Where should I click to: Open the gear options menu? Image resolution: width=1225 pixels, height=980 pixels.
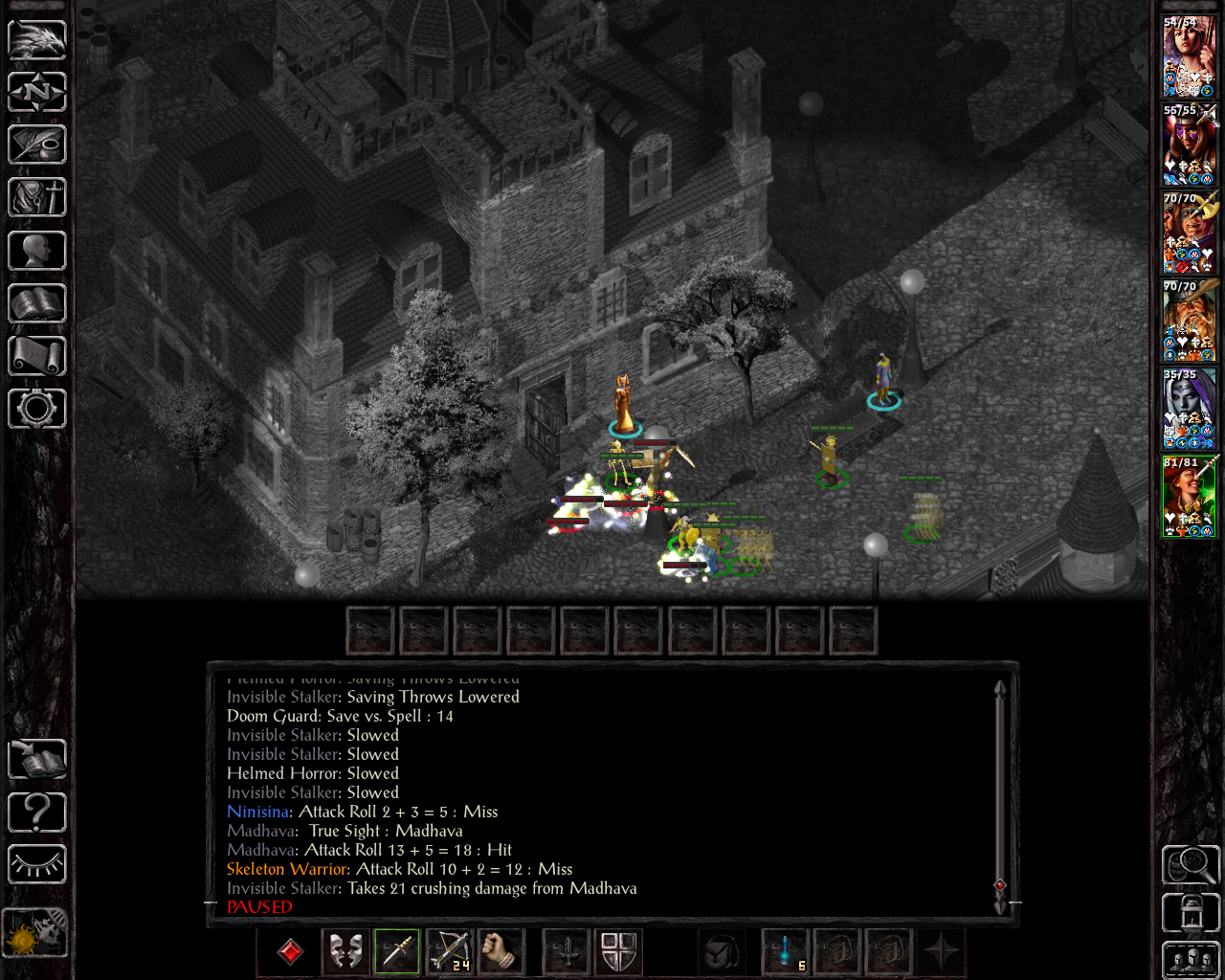coord(37,409)
